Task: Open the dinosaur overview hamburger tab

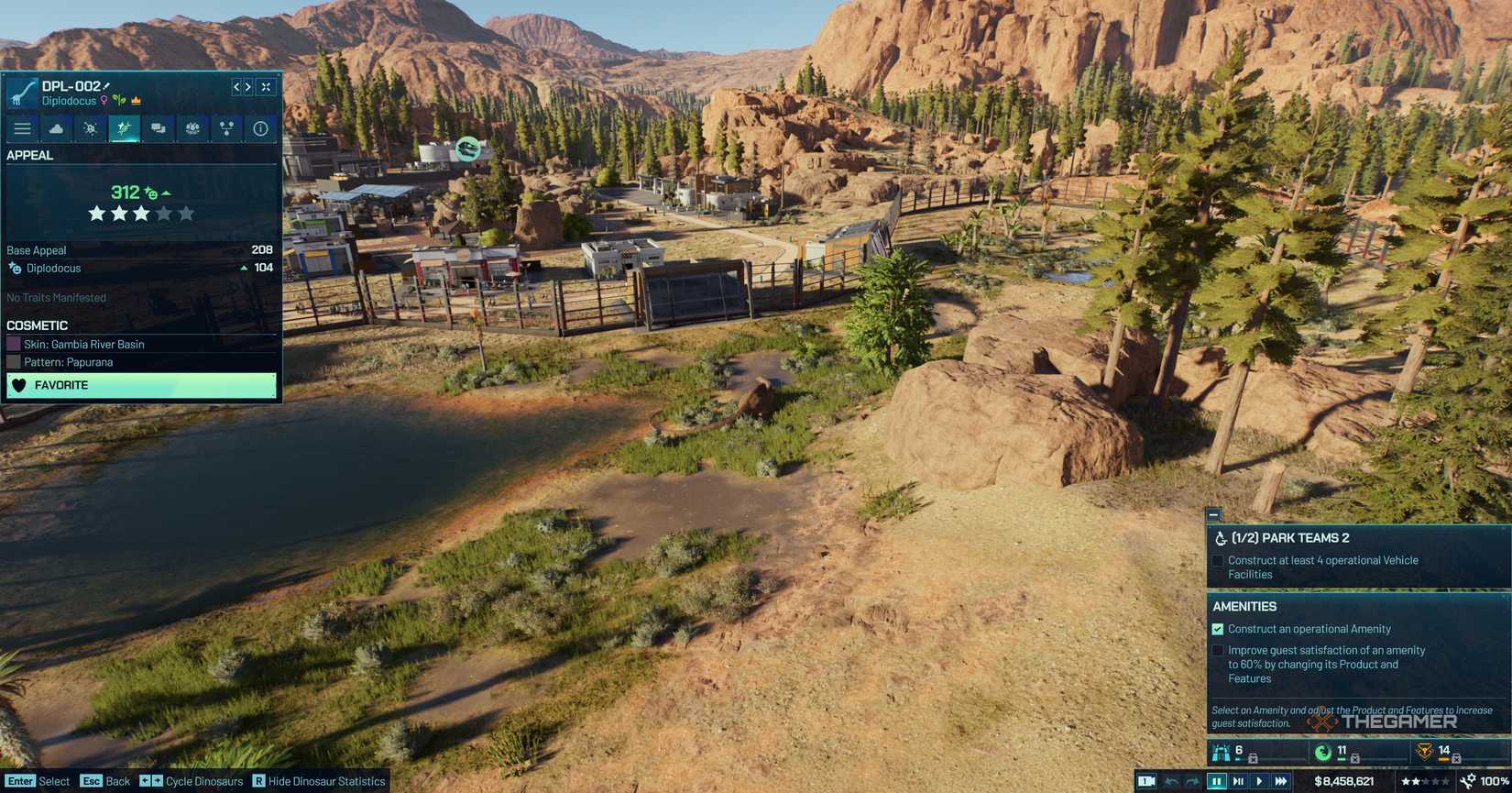Action: point(22,128)
